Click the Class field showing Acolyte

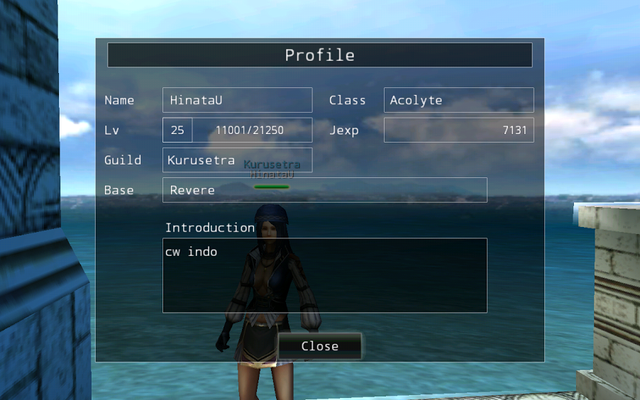click(458, 100)
